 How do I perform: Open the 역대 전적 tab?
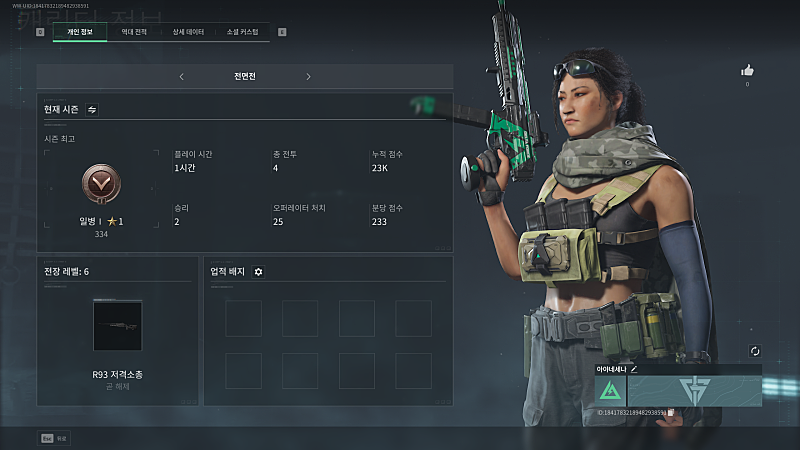[136, 32]
